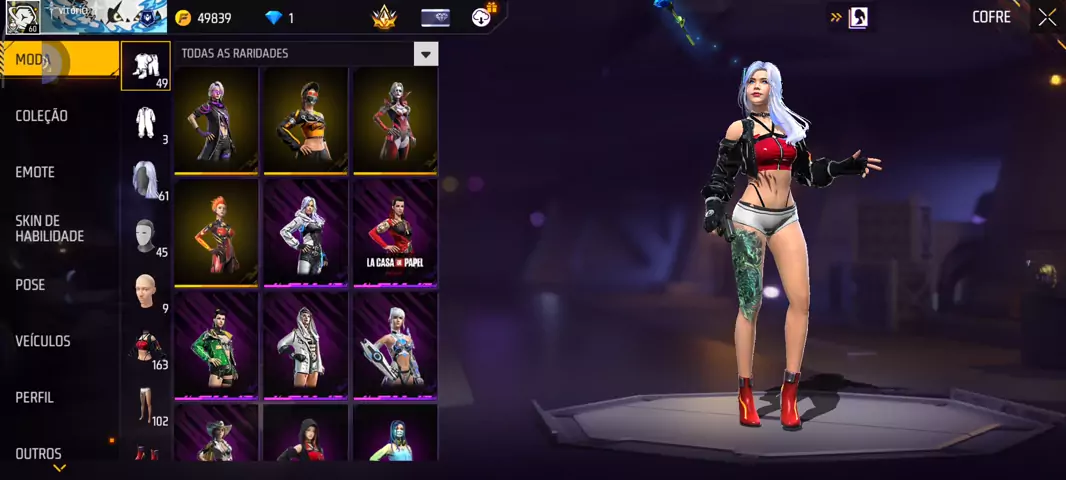The height and width of the screenshot is (480, 1066).
Task: Select the Emote category
Action: pyautogui.click(x=35, y=172)
